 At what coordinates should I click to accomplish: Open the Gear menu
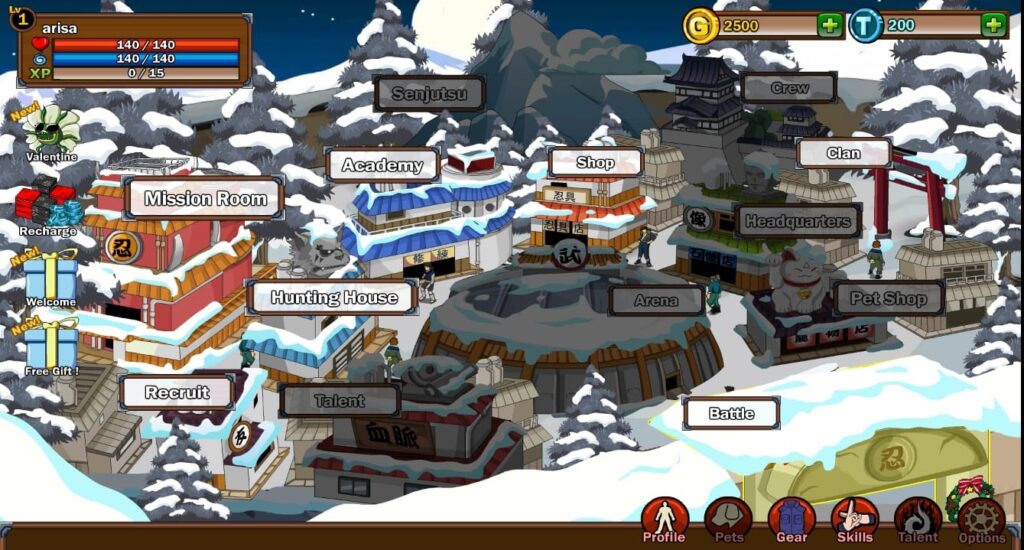(791, 519)
